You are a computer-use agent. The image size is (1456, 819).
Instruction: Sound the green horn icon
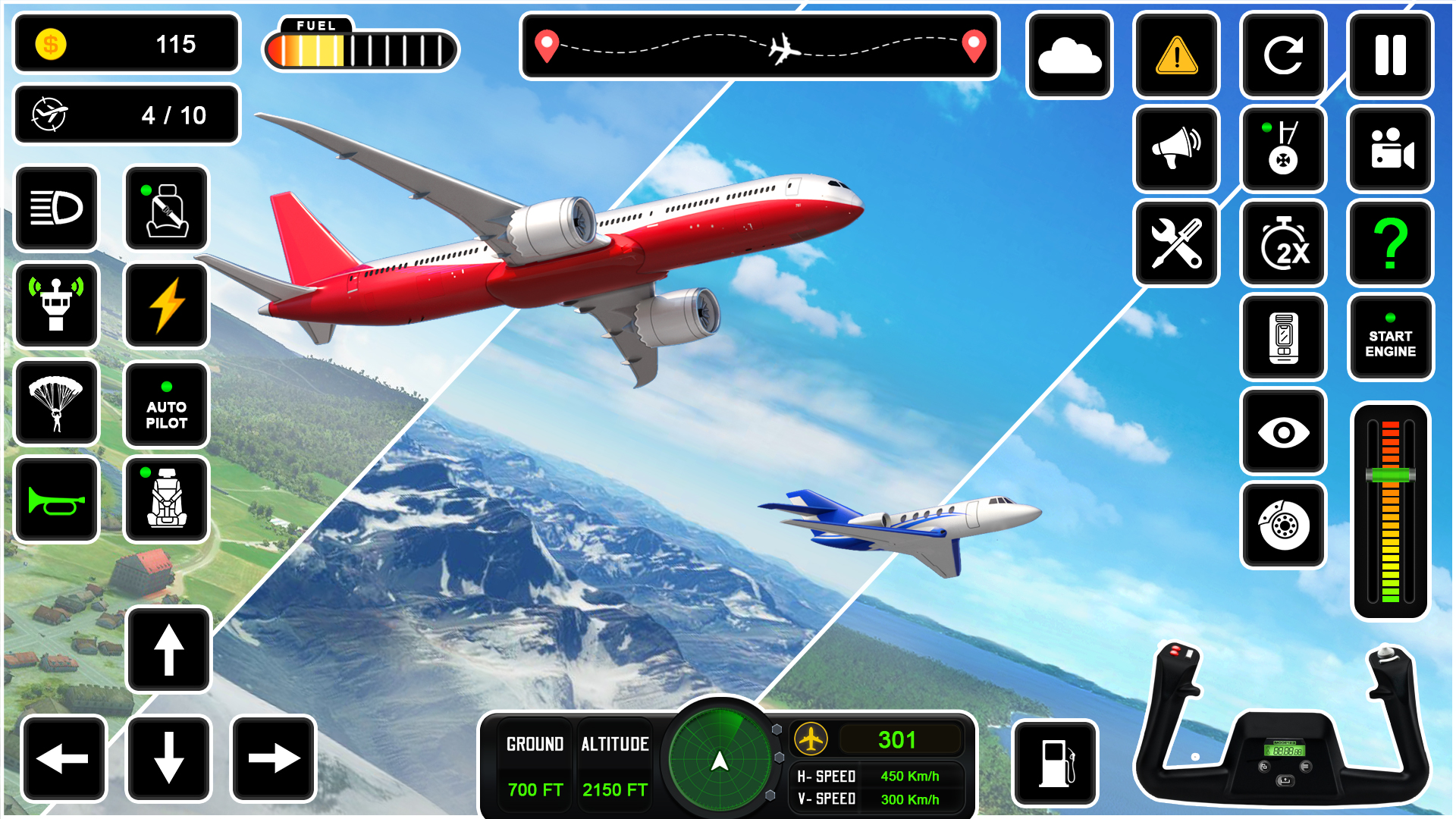(57, 499)
